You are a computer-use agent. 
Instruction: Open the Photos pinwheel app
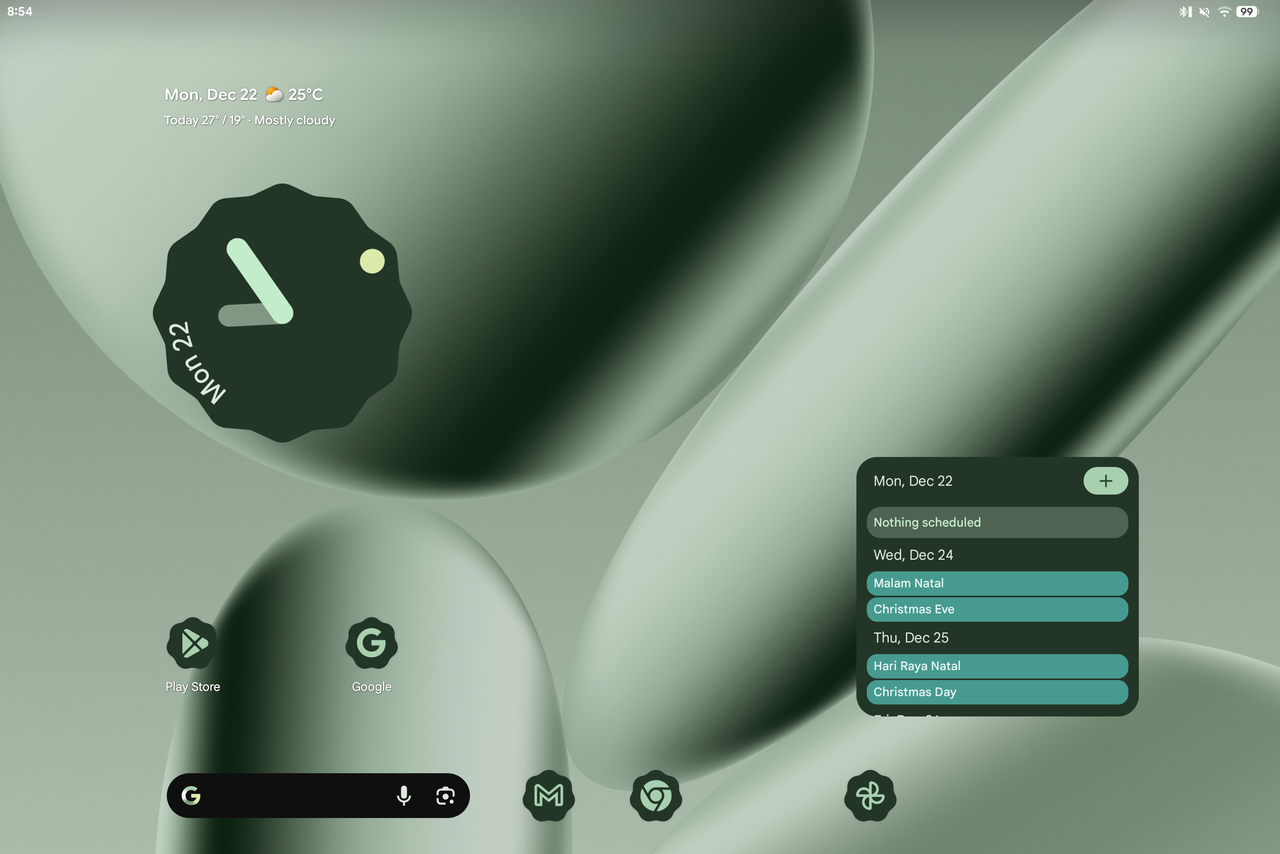click(x=870, y=796)
